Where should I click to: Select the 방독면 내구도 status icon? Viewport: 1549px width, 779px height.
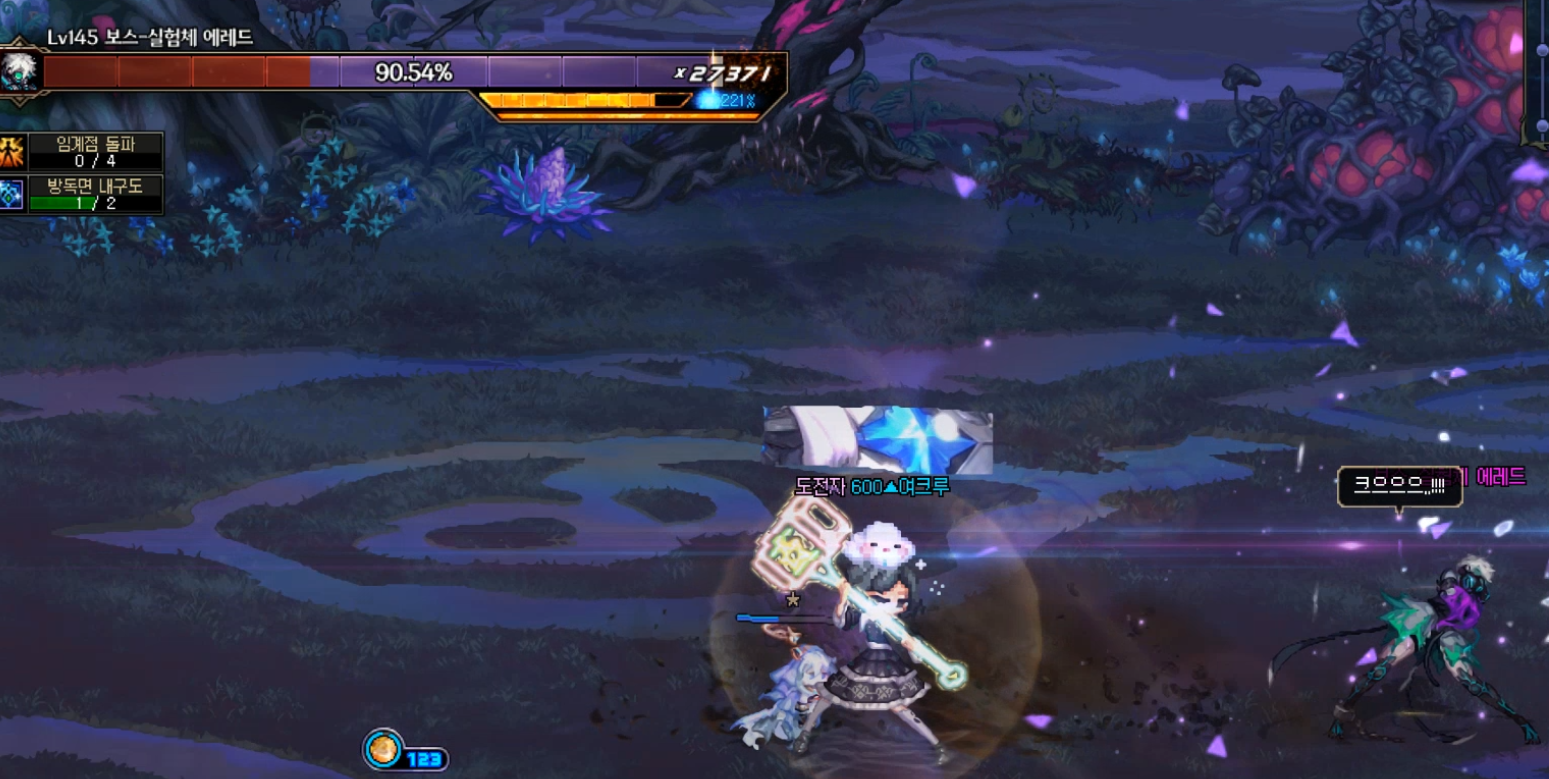coord(12,194)
